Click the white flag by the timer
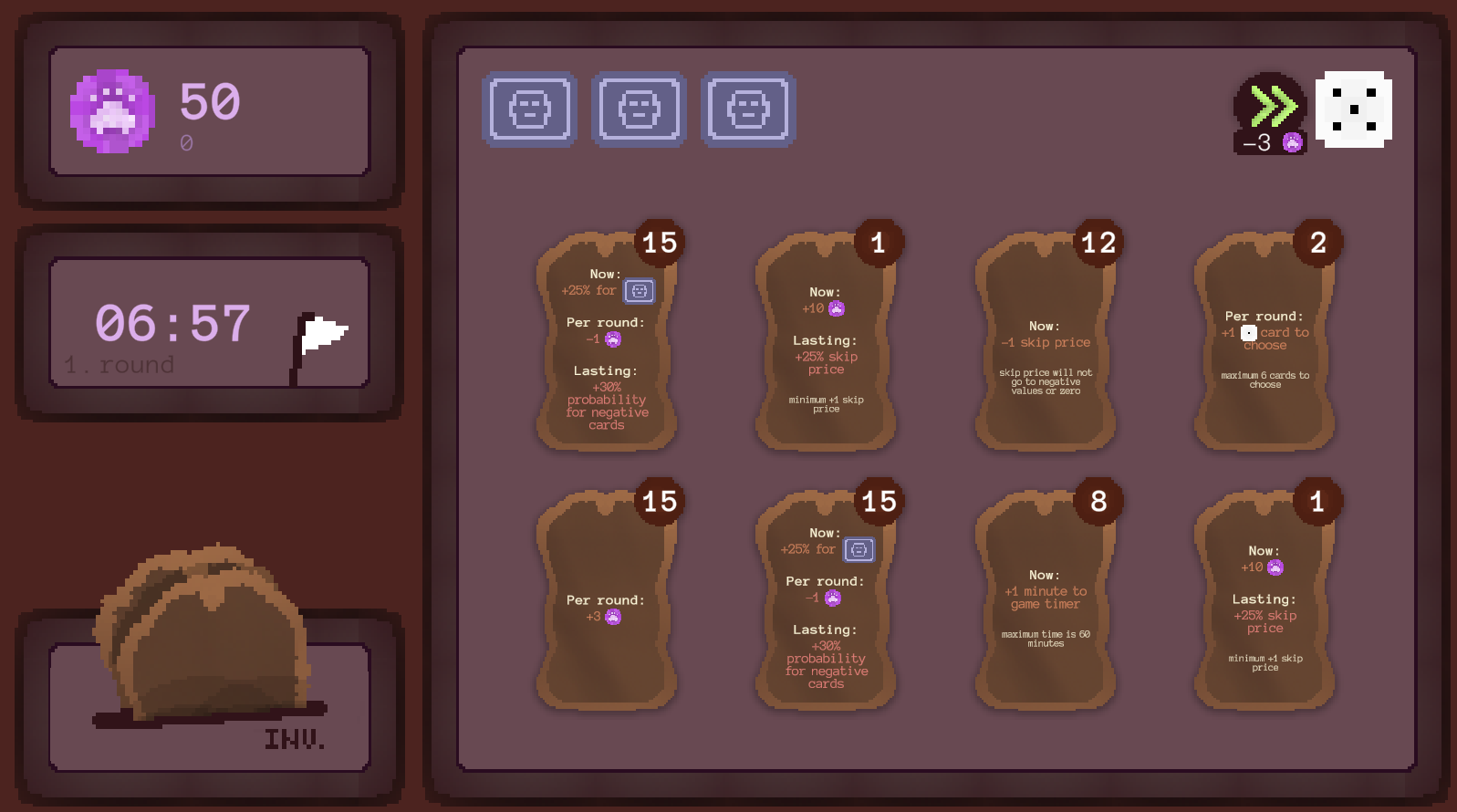Viewport: 1457px width, 812px height. (x=319, y=339)
